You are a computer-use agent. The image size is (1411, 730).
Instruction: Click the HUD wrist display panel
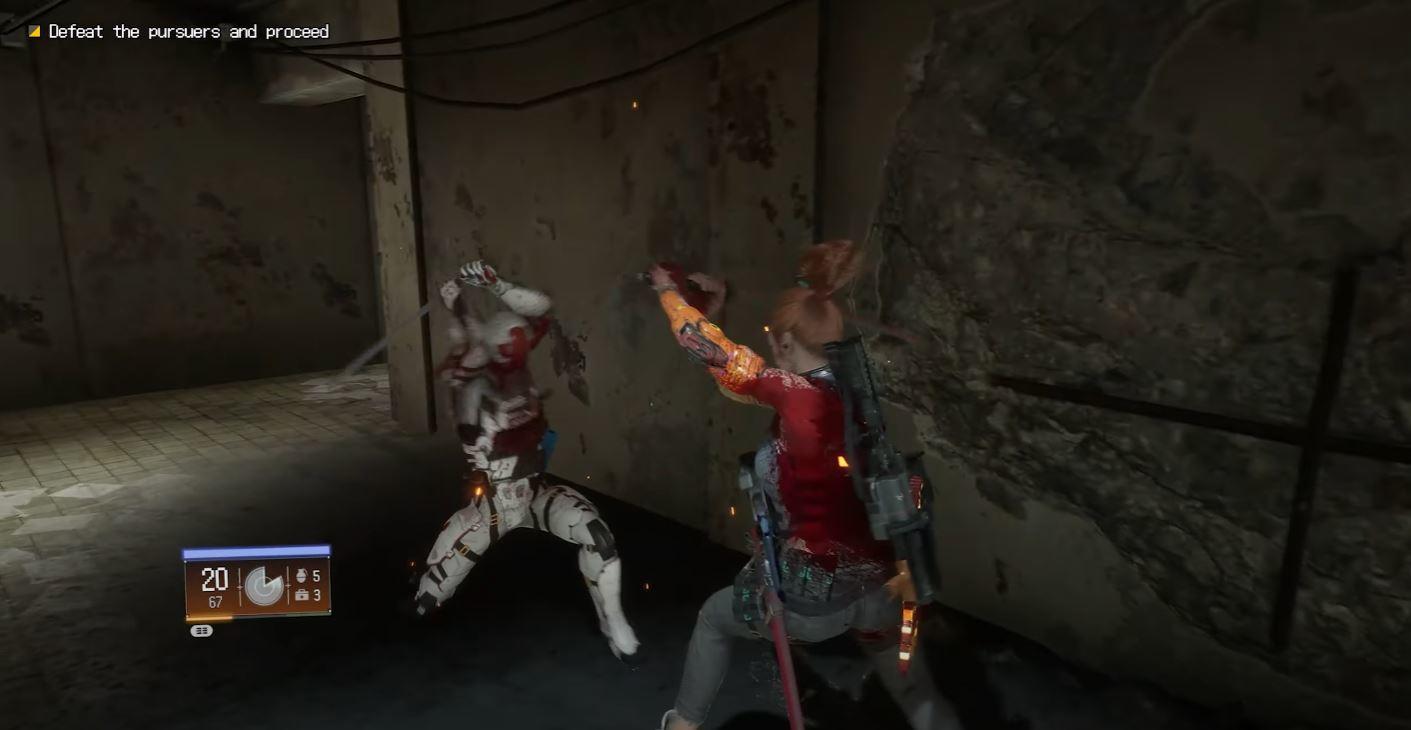(256, 585)
